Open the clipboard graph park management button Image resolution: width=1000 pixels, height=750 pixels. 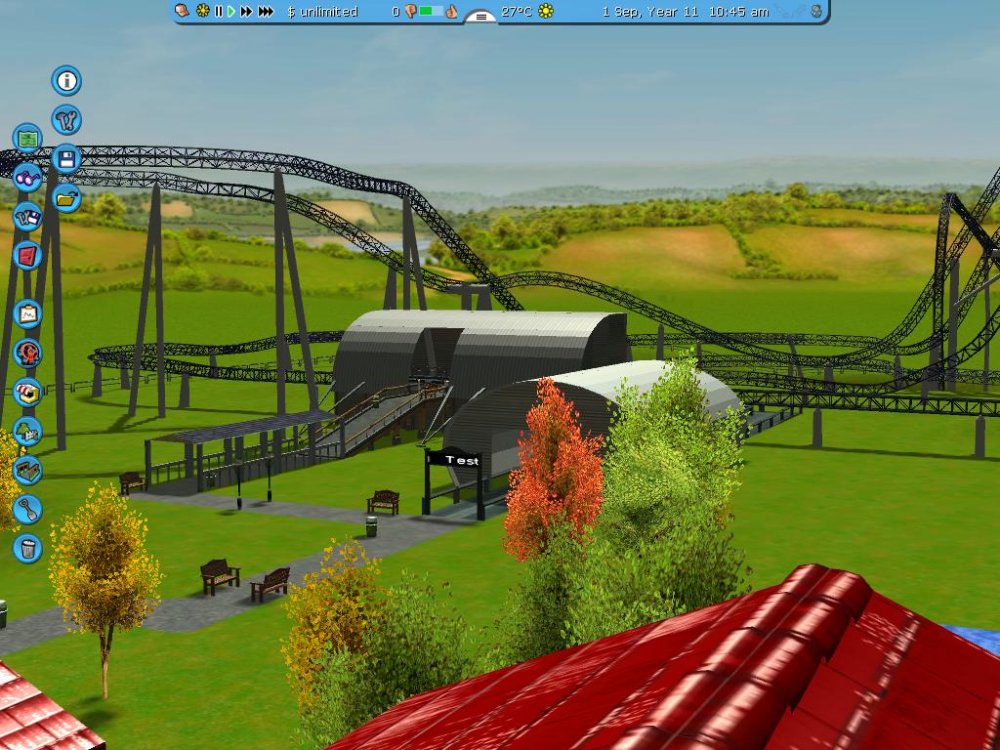coord(27,314)
